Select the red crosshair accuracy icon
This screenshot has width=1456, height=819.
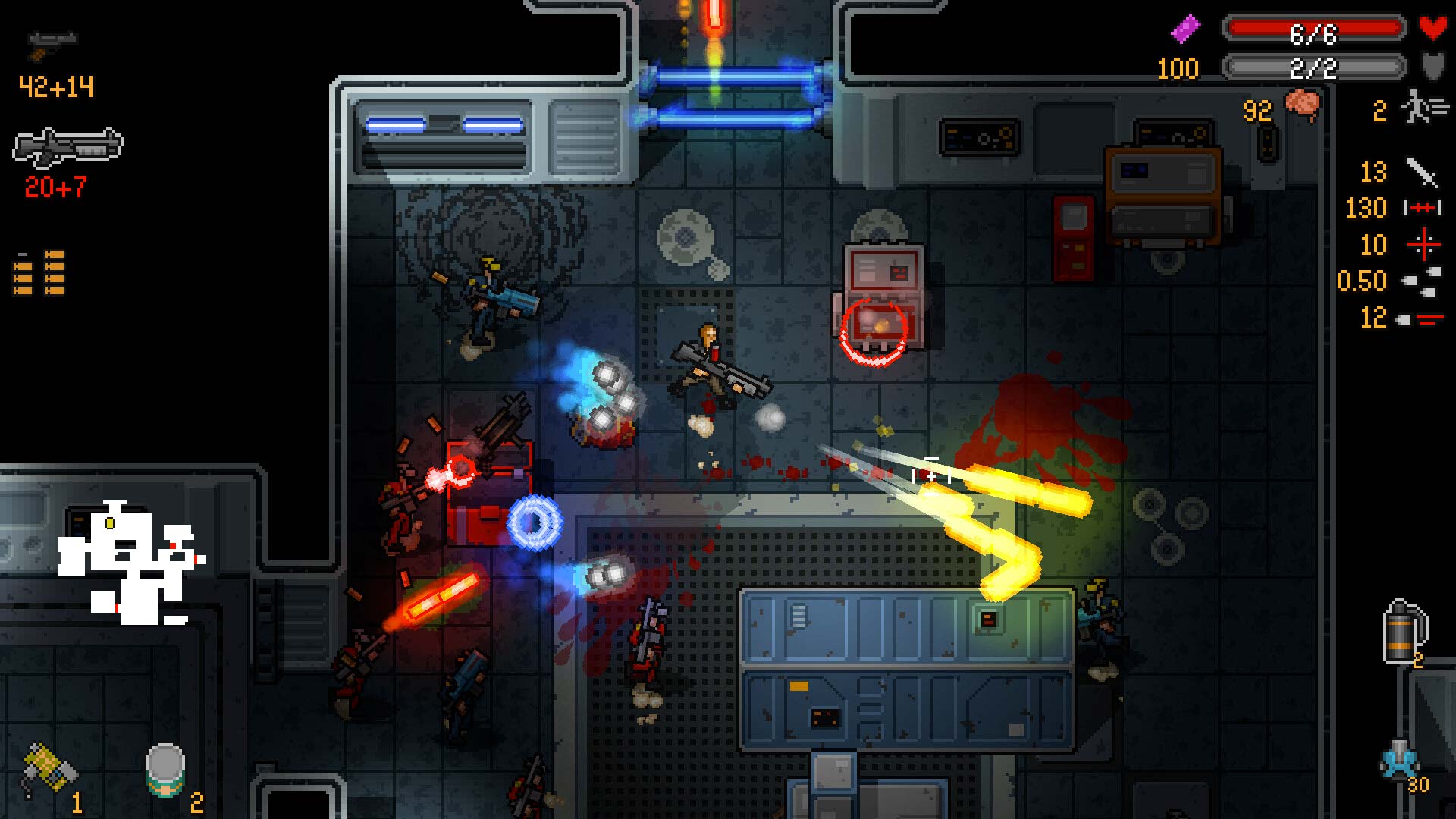(1423, 244)
